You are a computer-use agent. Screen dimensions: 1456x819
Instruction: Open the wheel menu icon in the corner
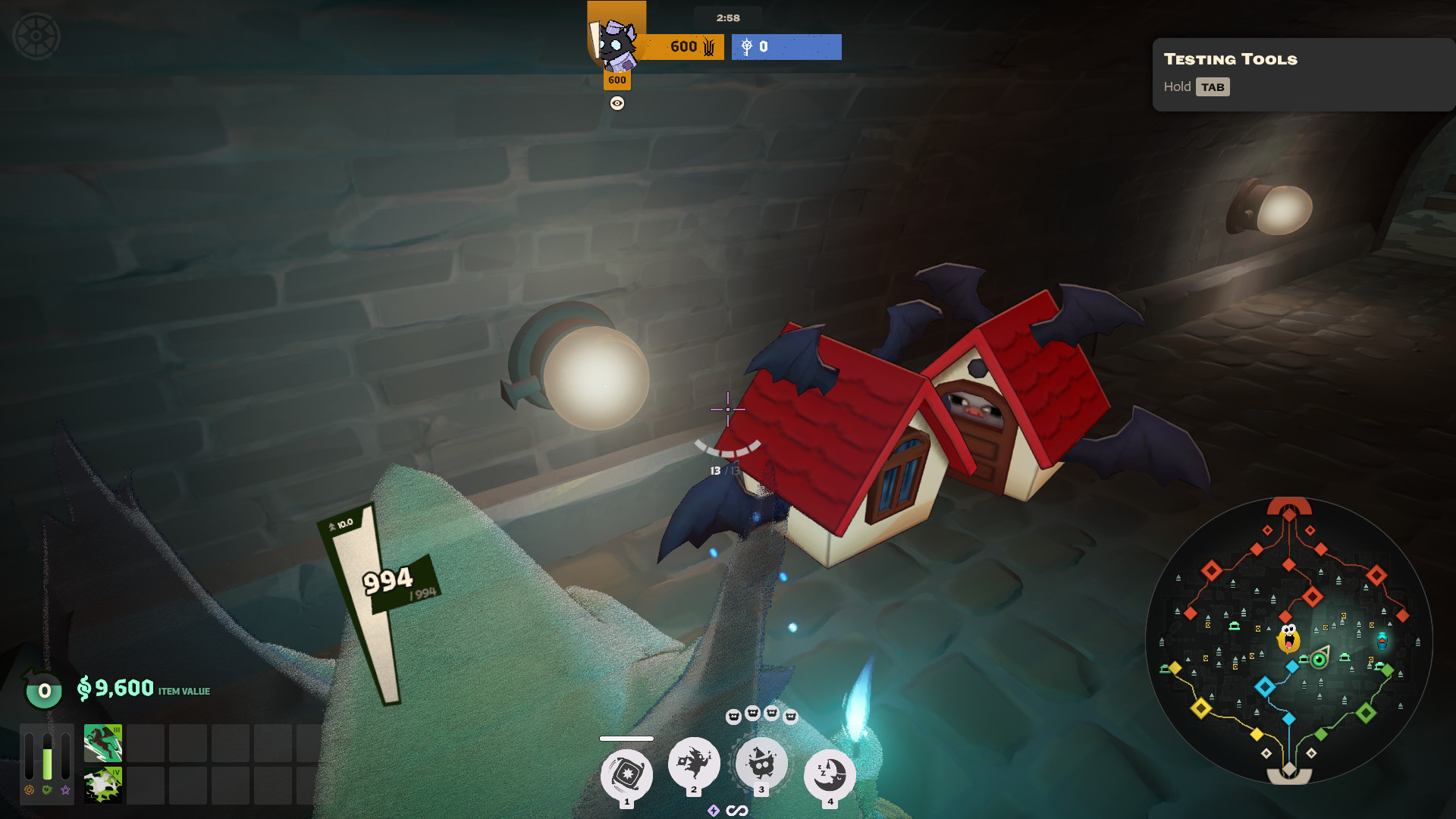coord(36,36)
